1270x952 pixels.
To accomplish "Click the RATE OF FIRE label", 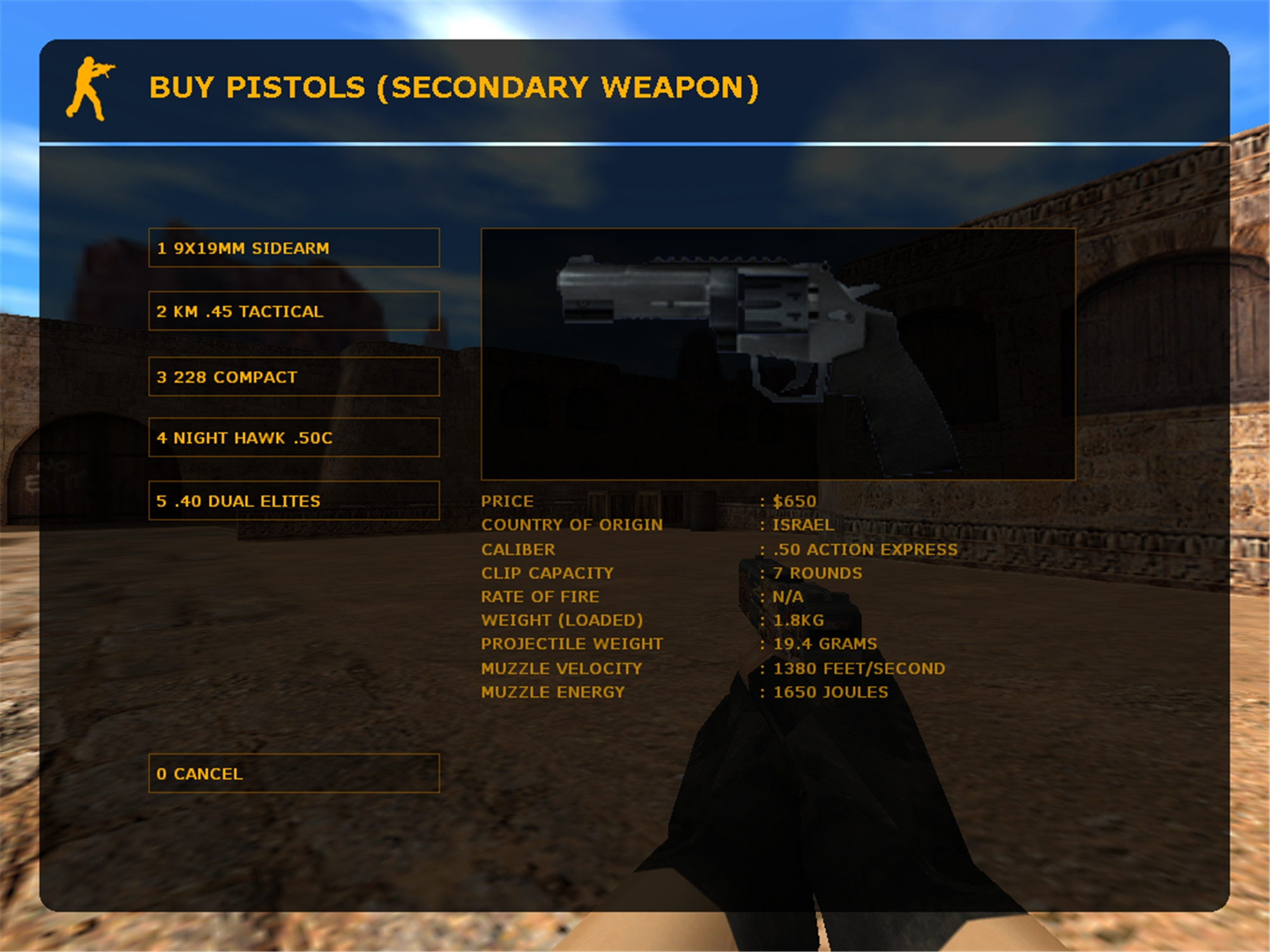I will pyautogui.click(x=540, y=597).
